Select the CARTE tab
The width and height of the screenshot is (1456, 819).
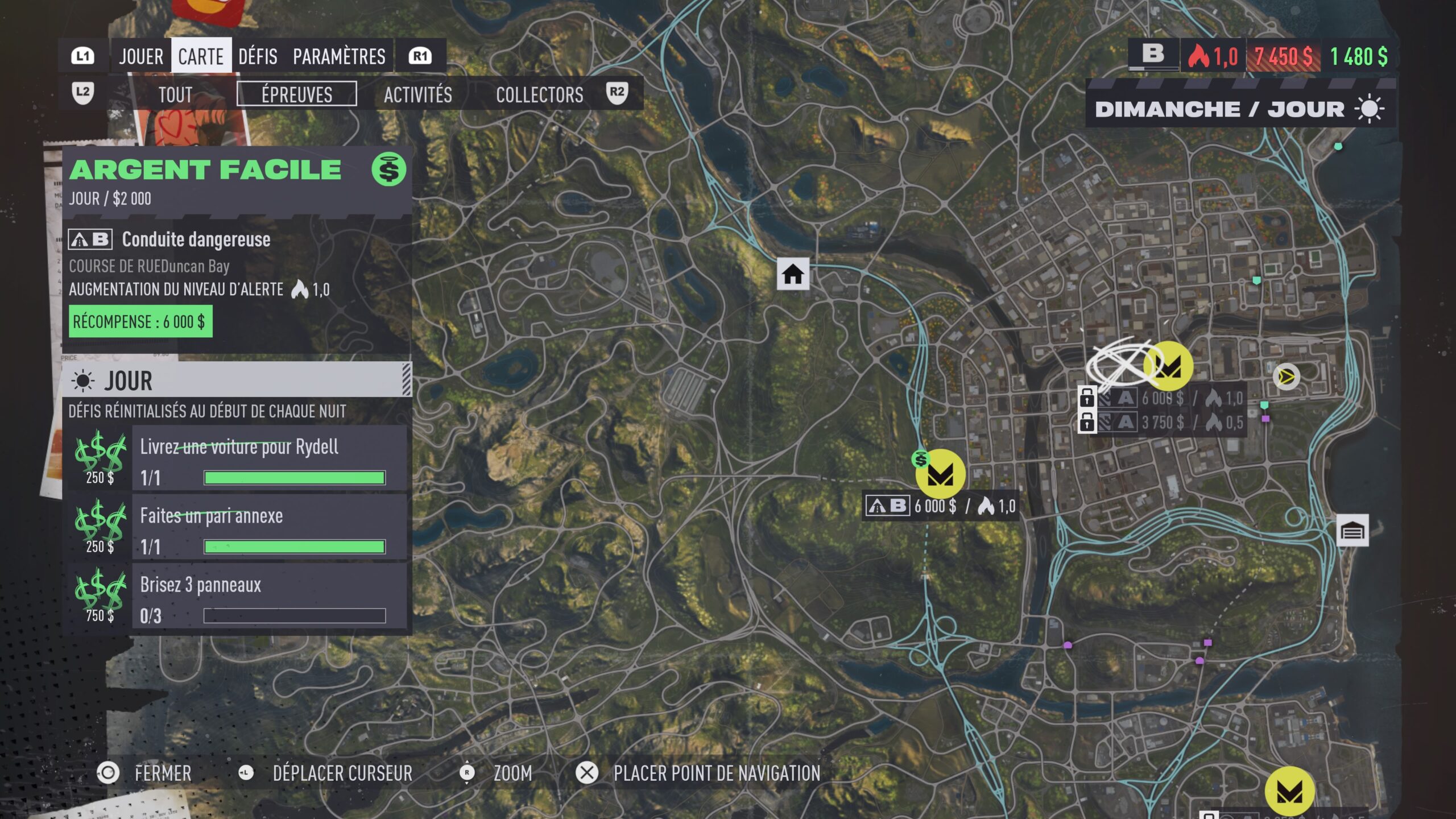coord(201,56)
